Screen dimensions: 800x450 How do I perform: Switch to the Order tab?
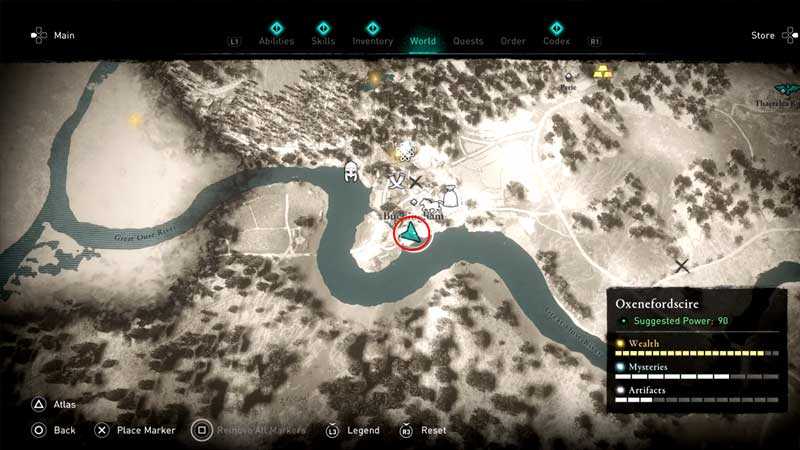513,41
